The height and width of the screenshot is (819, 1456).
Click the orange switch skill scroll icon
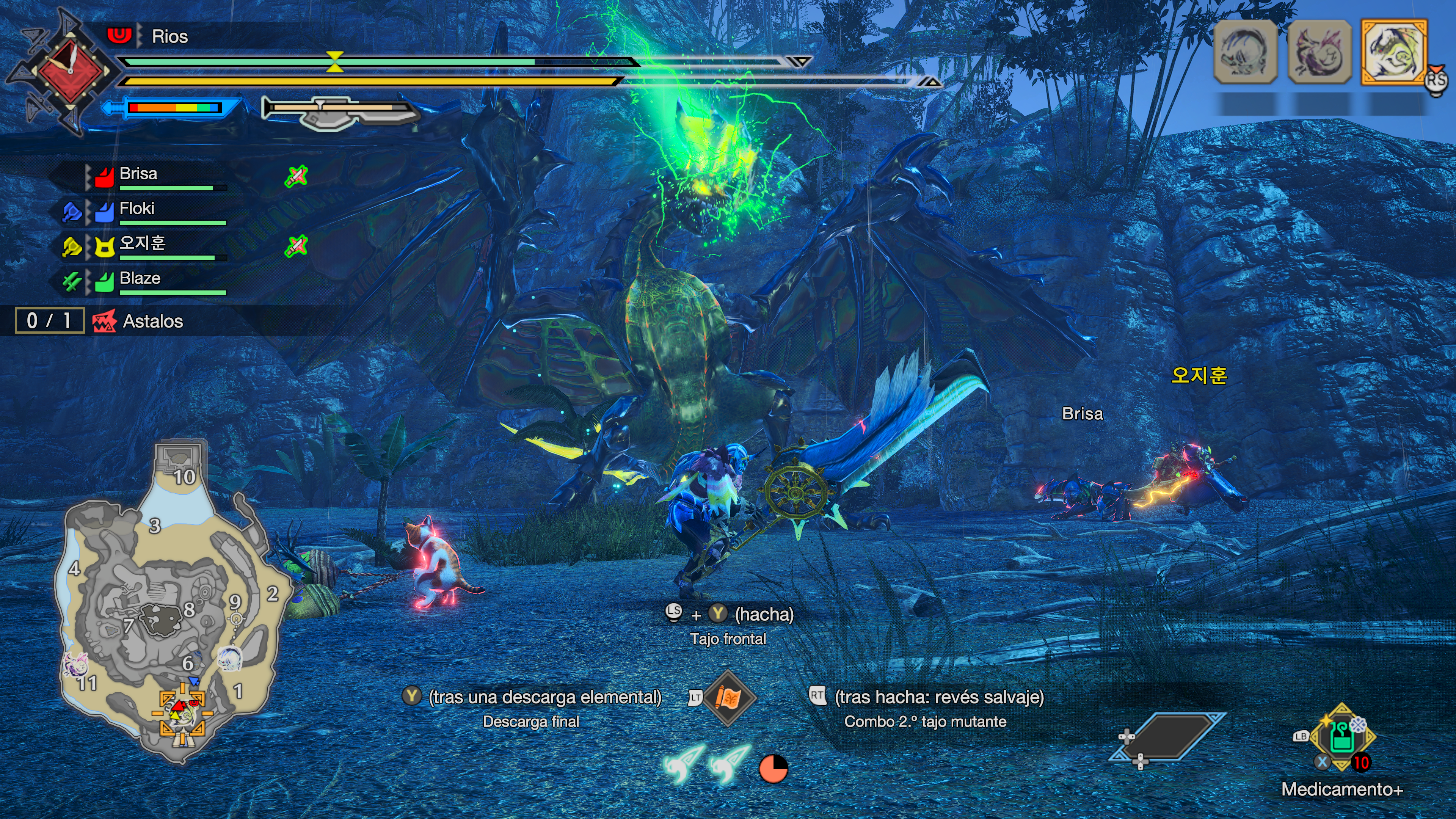728,698
